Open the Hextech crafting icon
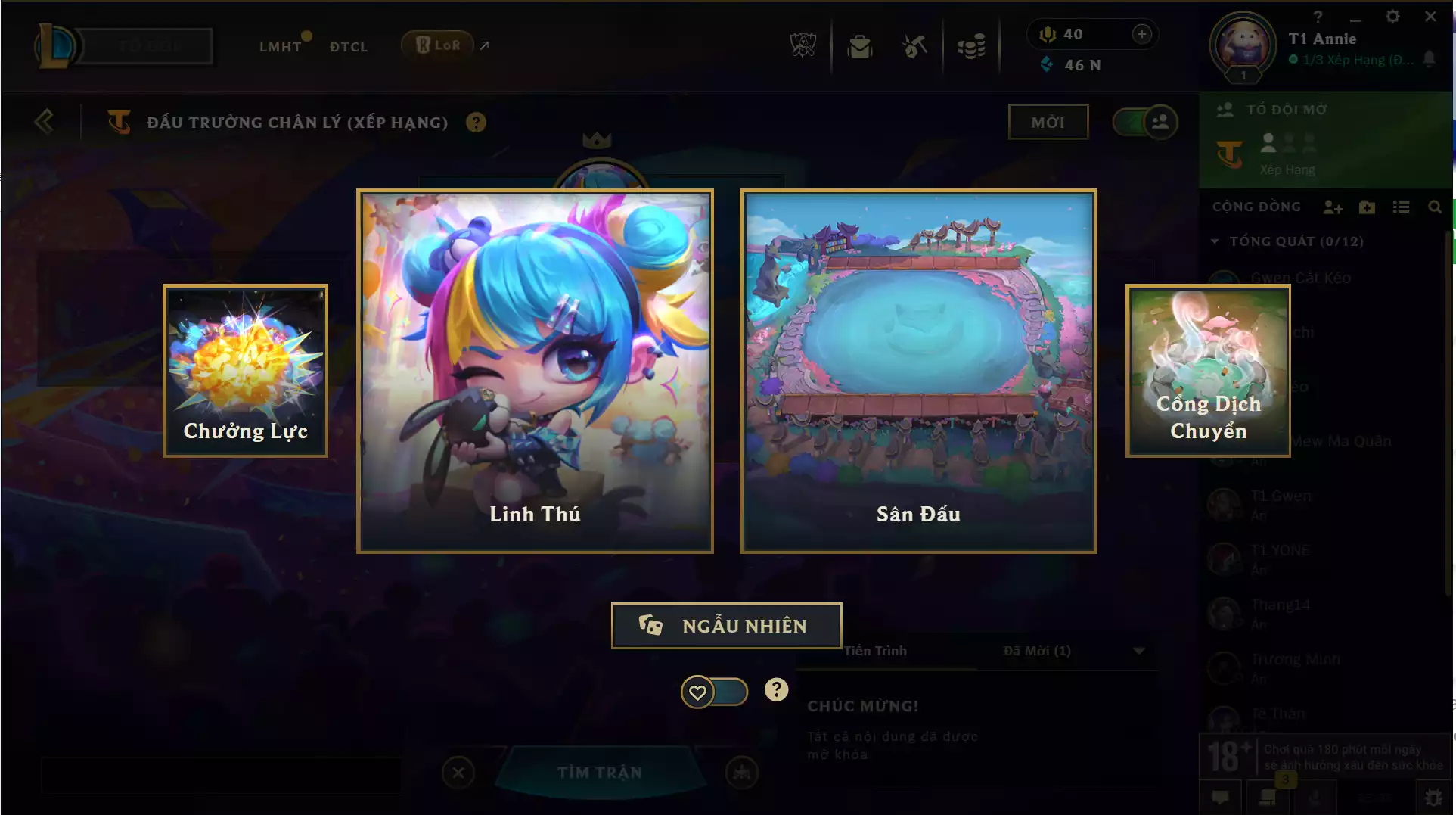The width and height of the screenshot is (1456, 815). (914, 45)
